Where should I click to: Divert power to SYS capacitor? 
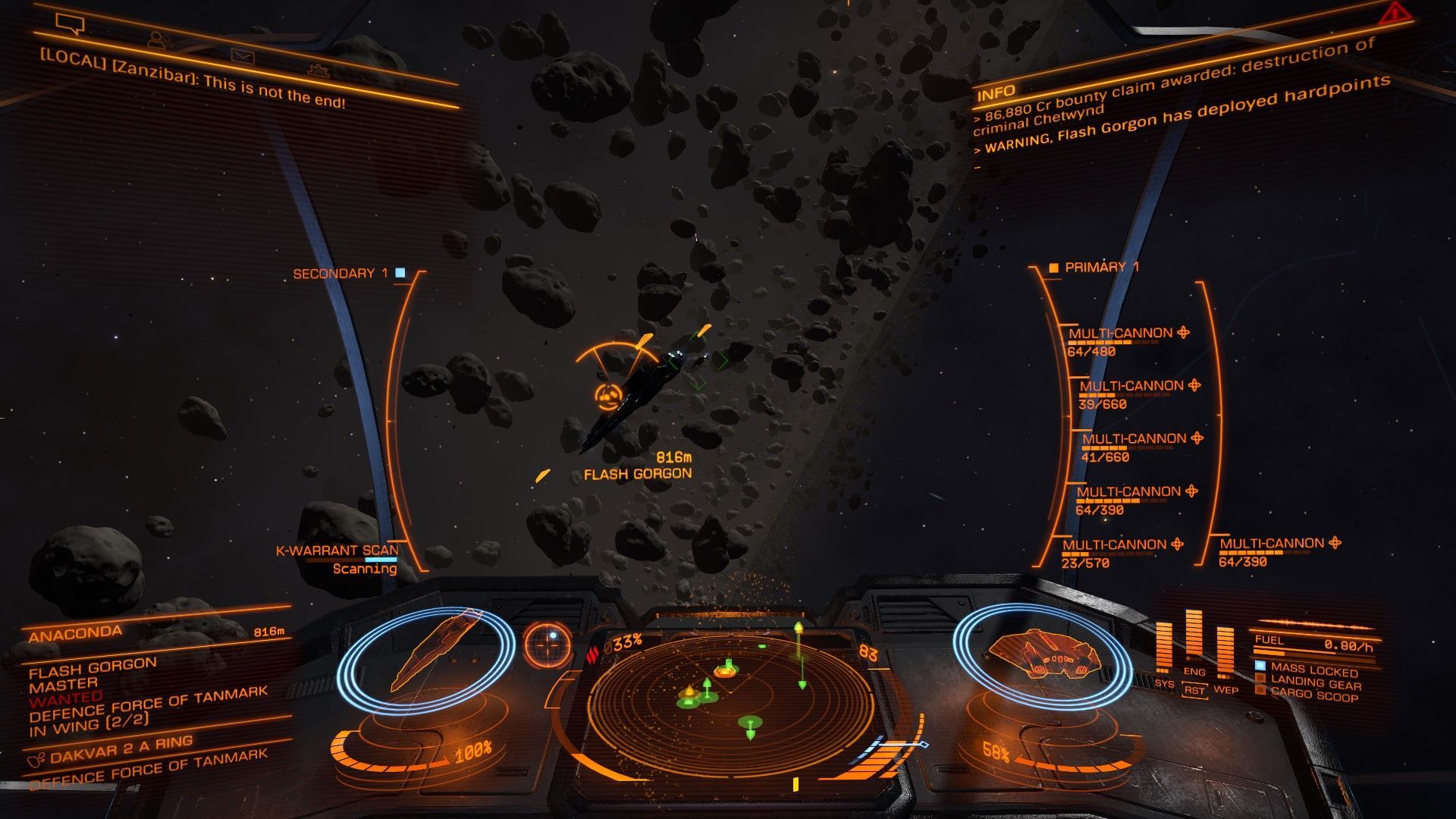pos(1164,683)
